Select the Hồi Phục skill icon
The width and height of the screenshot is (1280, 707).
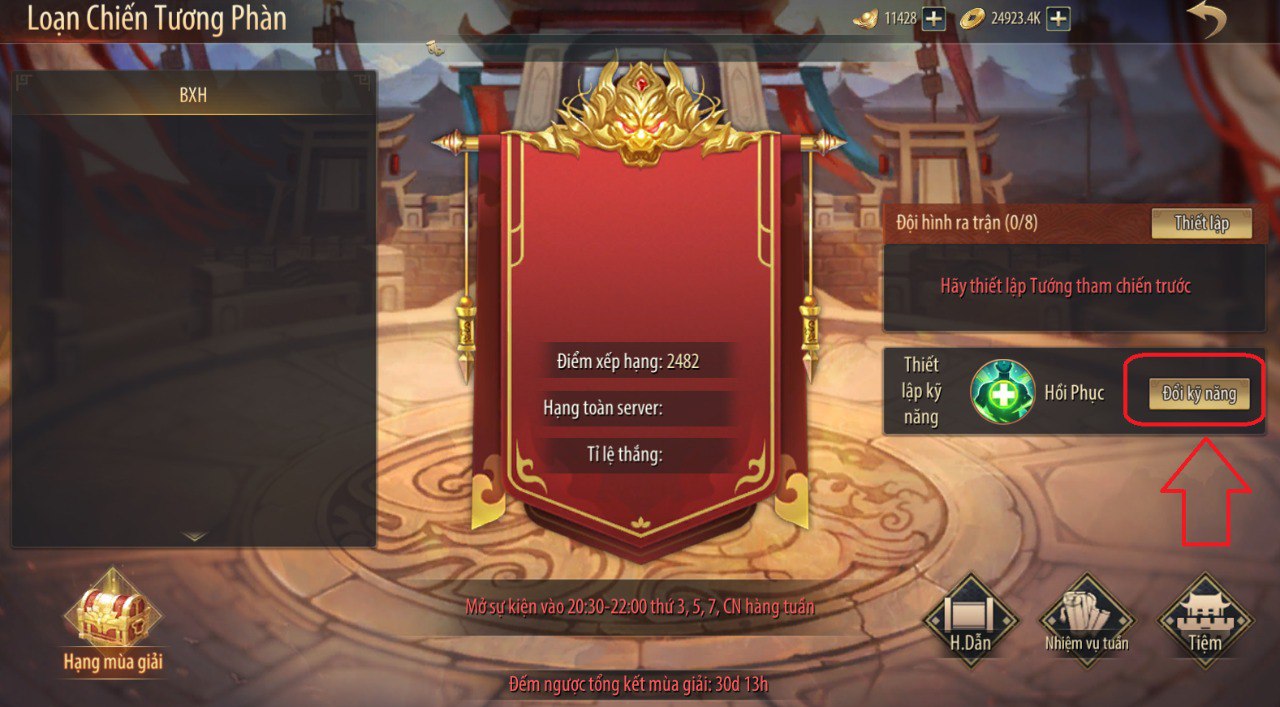tap(1002, 392)
